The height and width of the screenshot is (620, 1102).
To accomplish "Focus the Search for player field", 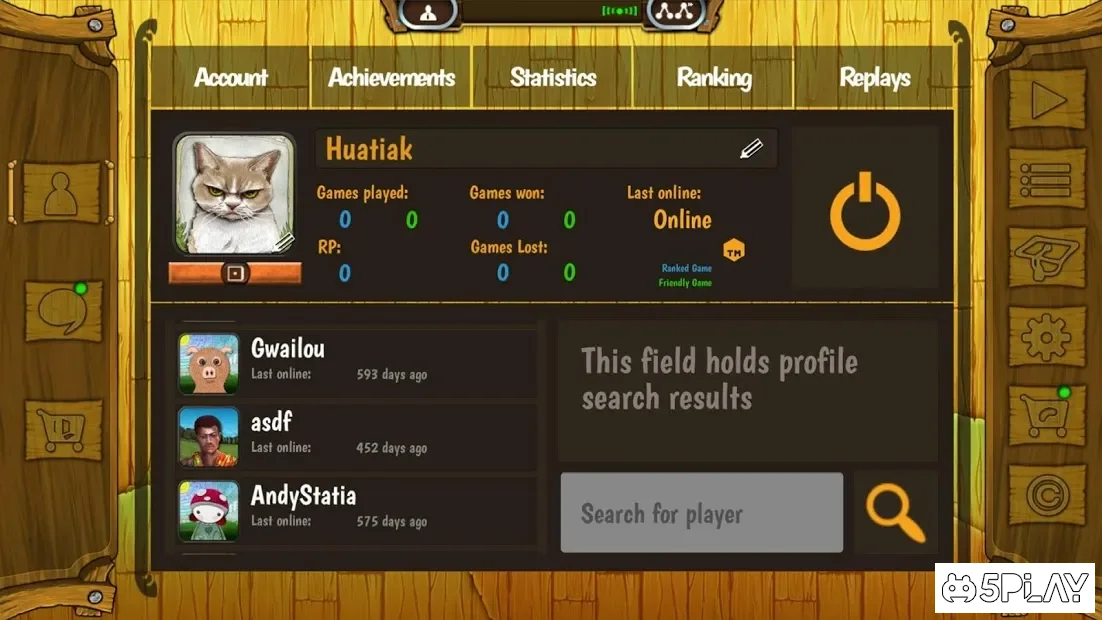I will (701, 513).
